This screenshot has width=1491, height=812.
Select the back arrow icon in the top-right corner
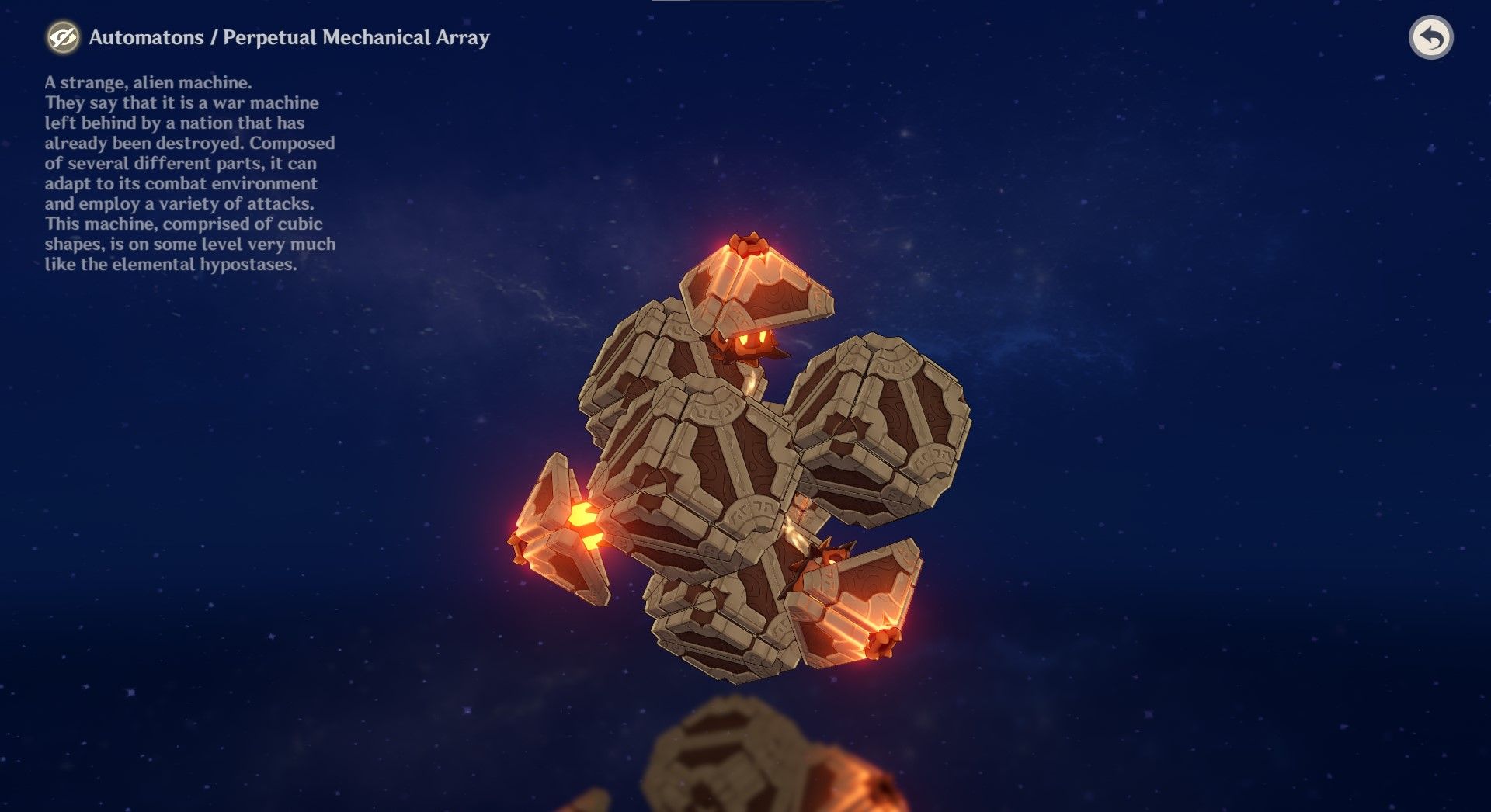pyautogui.click(x=1433, y=37)
